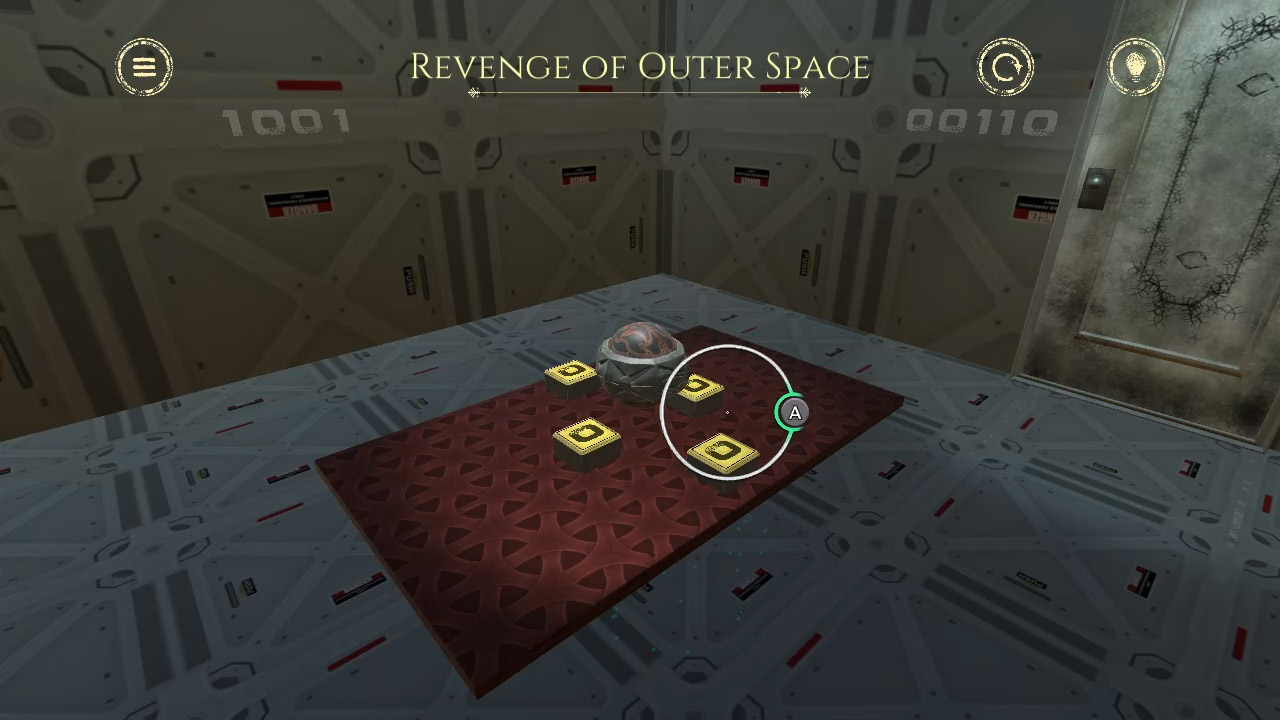This screenshot has height=720, width=1280.
Task: Click the faded 1001 display
Action: [286, 120]
